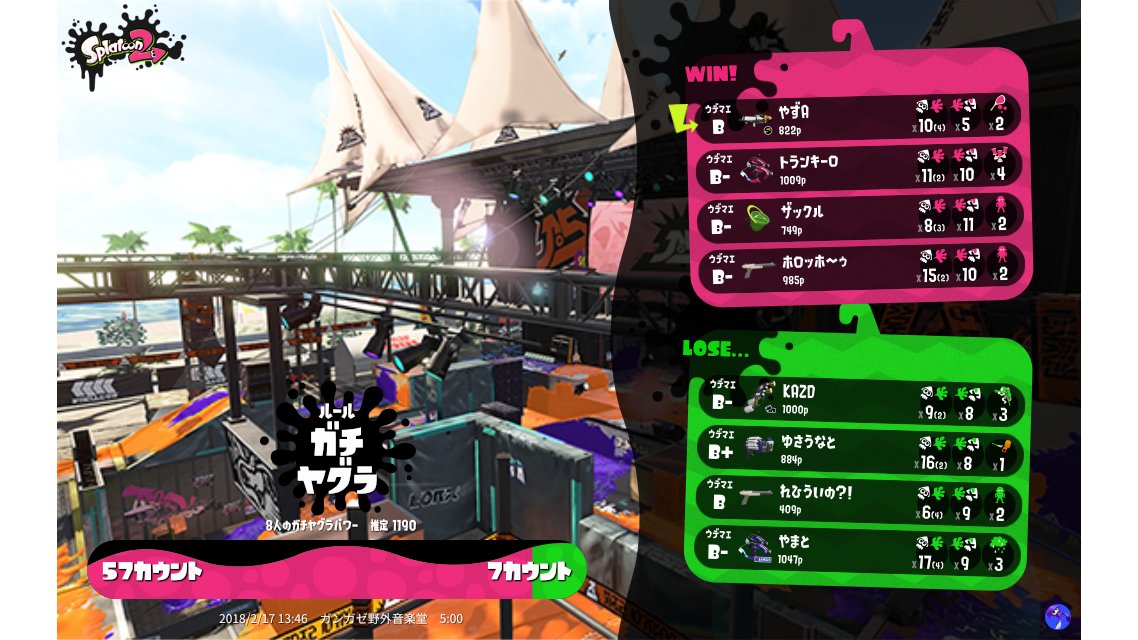Click the round blue squid avatar icon
This screenshot has width=1138, height=640.
(1057, 616)
